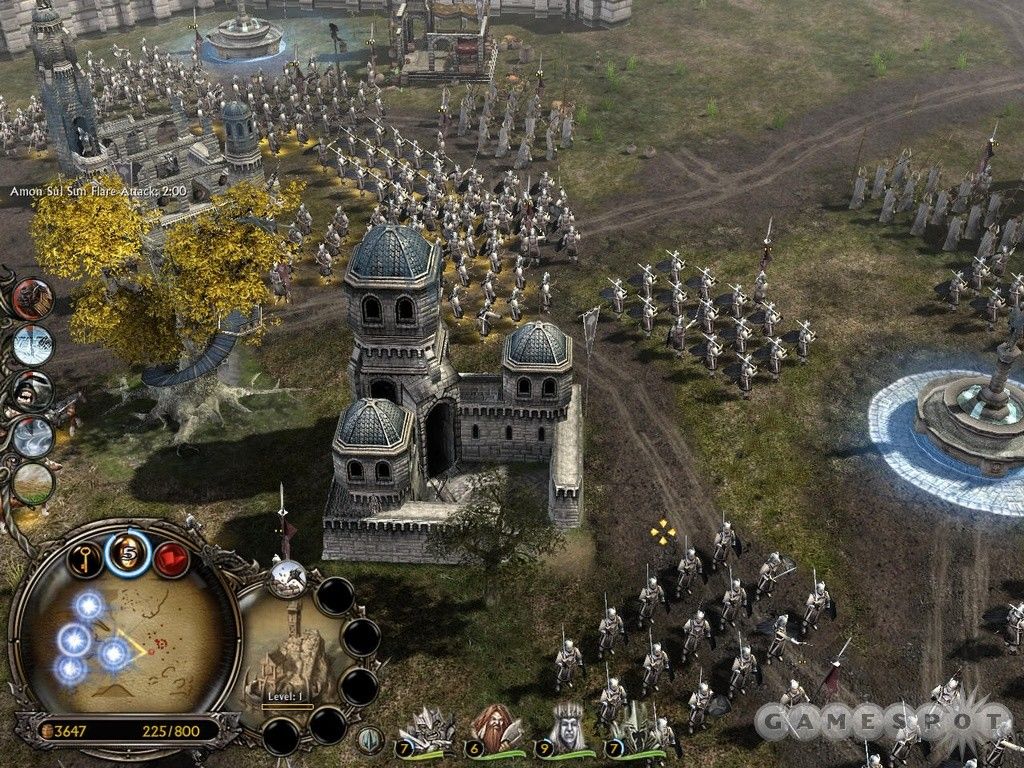Image resolution: width=1024 pixels, height=768 pixels.
Task: Activate the frosty blue trees power
Action: [33, 345]
